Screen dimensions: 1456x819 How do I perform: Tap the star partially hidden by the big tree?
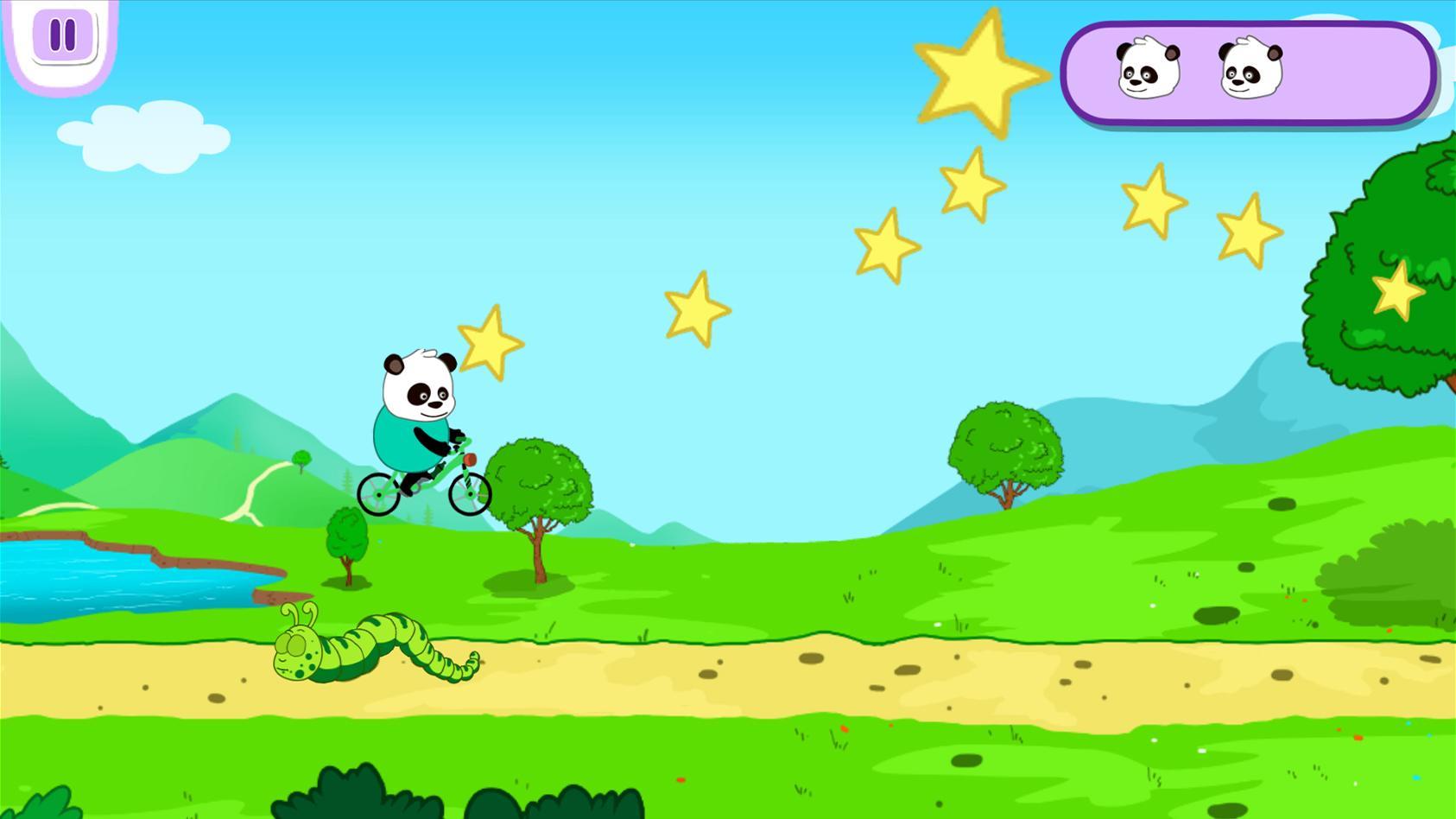coord(1399,291)
